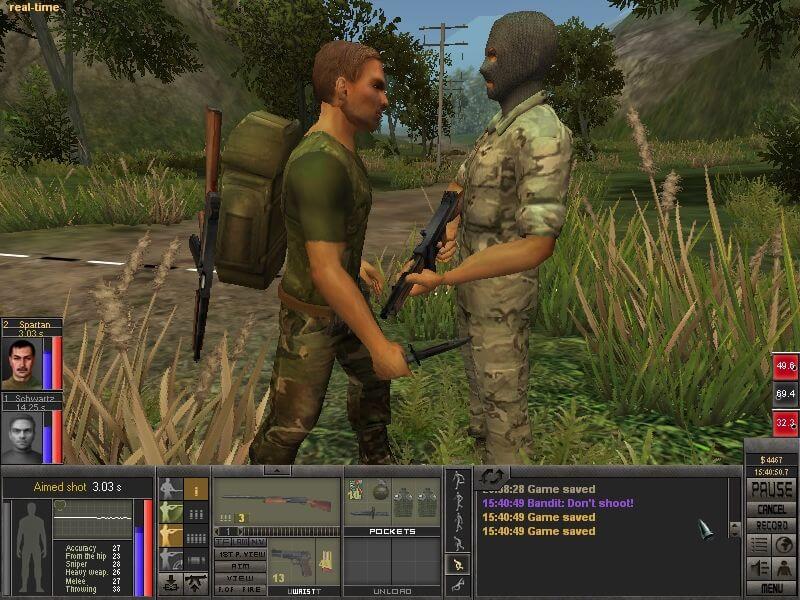Select Schwartz's squad portrait
Image resolution: width=800 pixels, height=600 pixels.
(x=21, y=438)
